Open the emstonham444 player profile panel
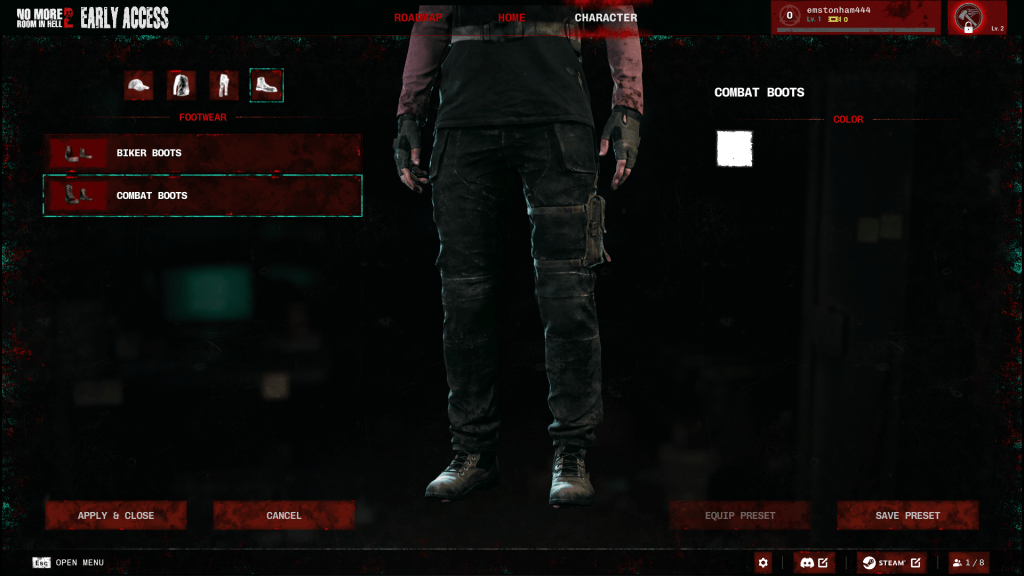The image size is (1024, 576). pos(856,17)
